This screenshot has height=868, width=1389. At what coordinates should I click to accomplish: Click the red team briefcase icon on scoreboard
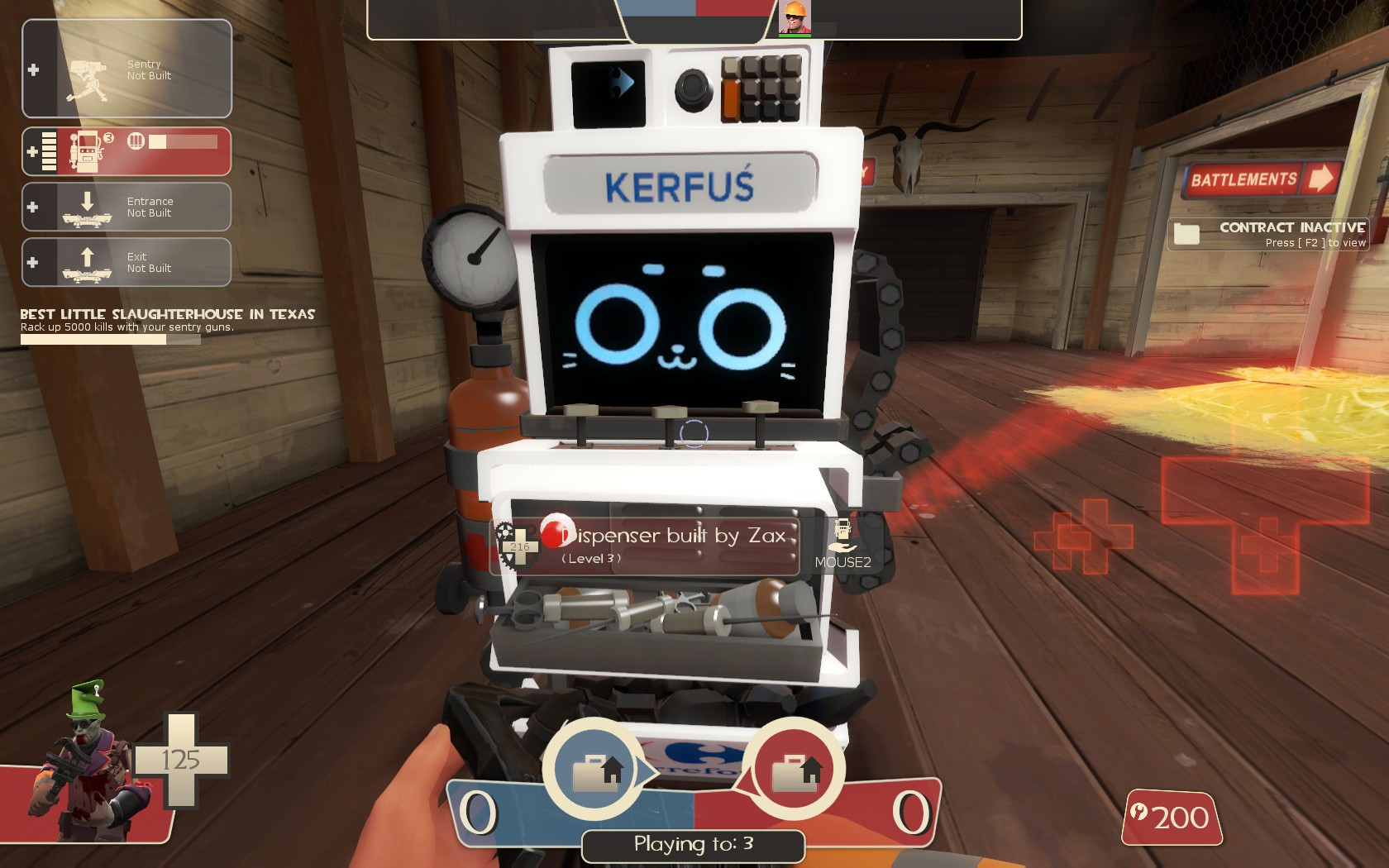[x=798, y=769]
